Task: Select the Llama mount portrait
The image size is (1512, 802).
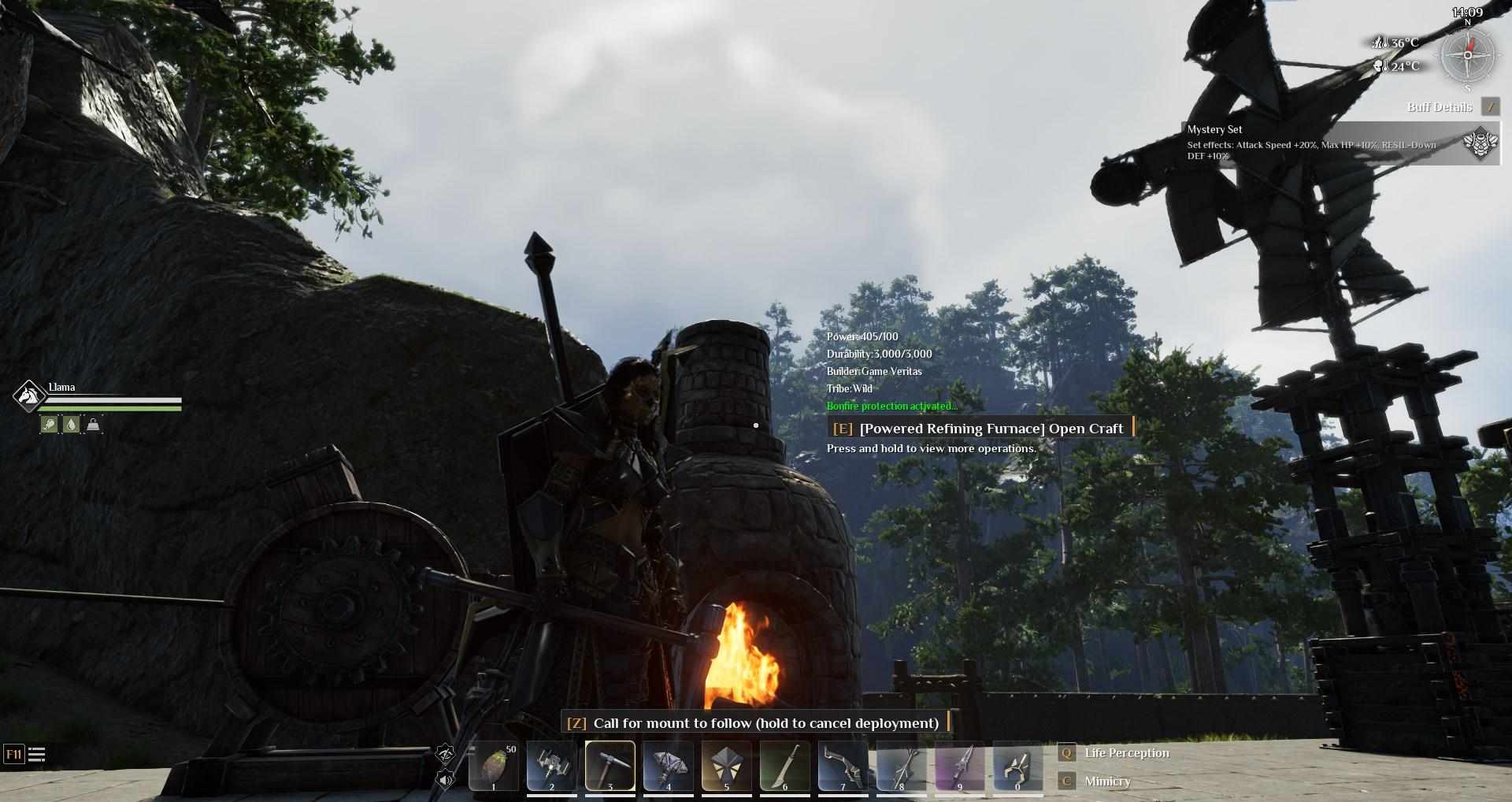Action: point(28,395)
